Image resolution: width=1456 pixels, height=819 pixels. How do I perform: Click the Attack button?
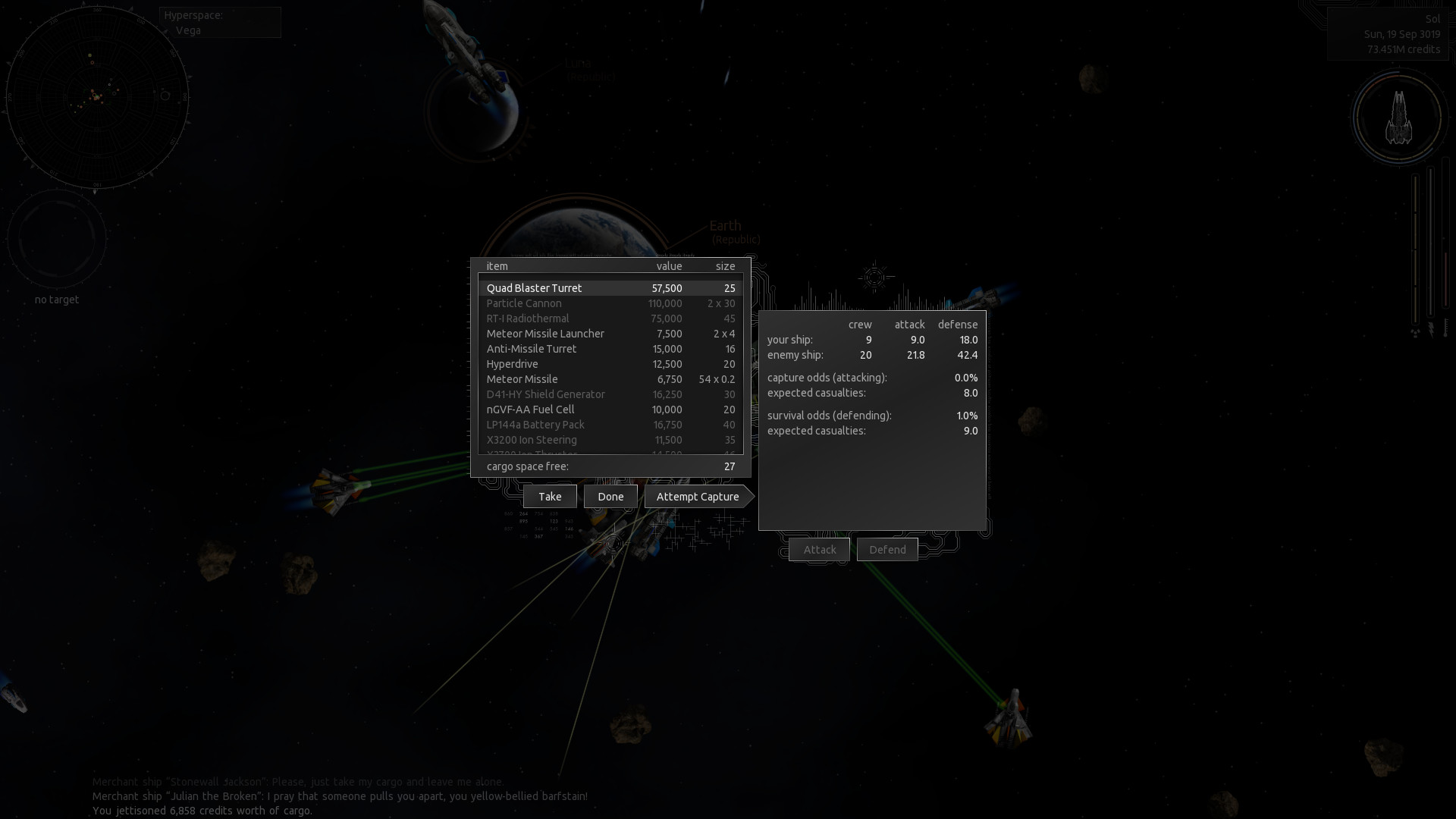[x=819, y=549]
